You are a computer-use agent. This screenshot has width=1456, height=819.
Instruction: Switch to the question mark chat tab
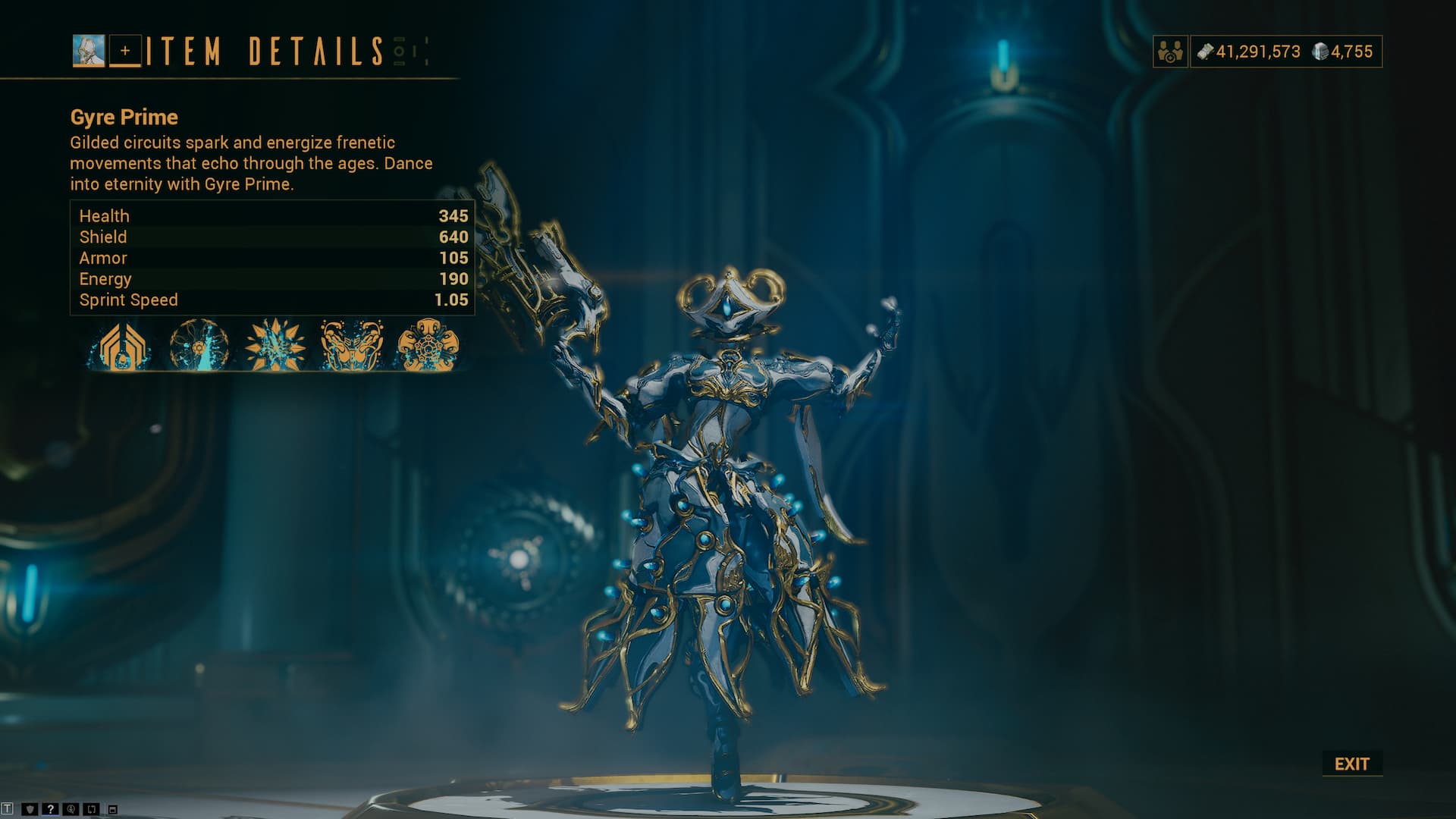50,809
